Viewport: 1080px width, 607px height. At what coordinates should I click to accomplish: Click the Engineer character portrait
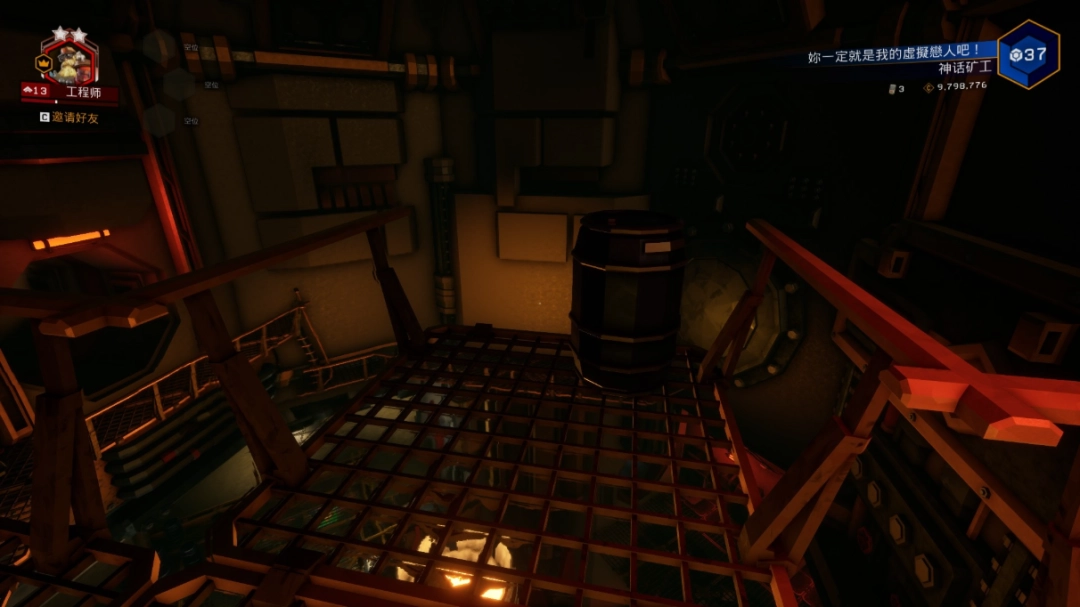click(x=70, y=62)
